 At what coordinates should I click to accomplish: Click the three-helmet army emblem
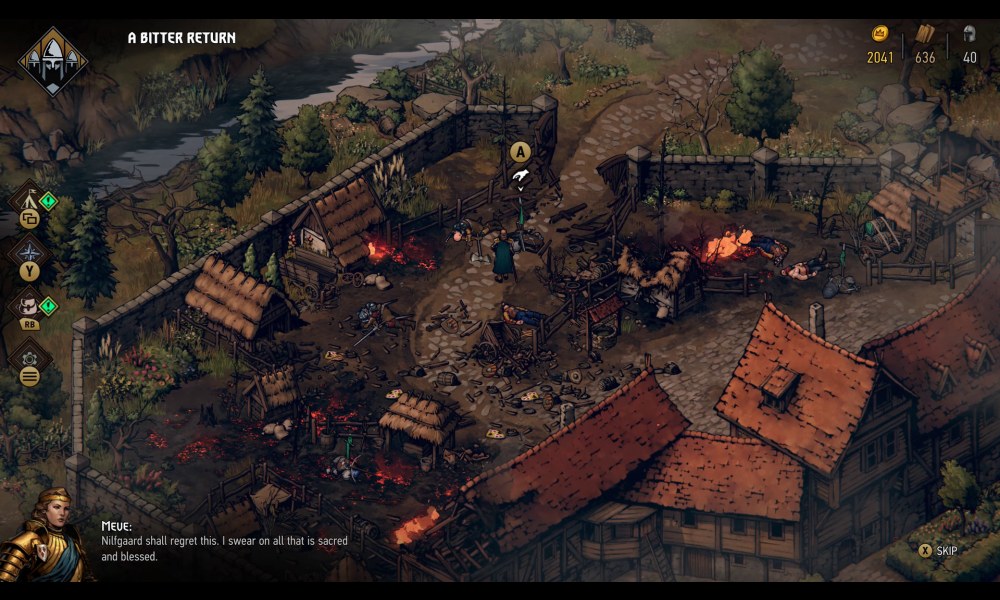click(52, 61)
